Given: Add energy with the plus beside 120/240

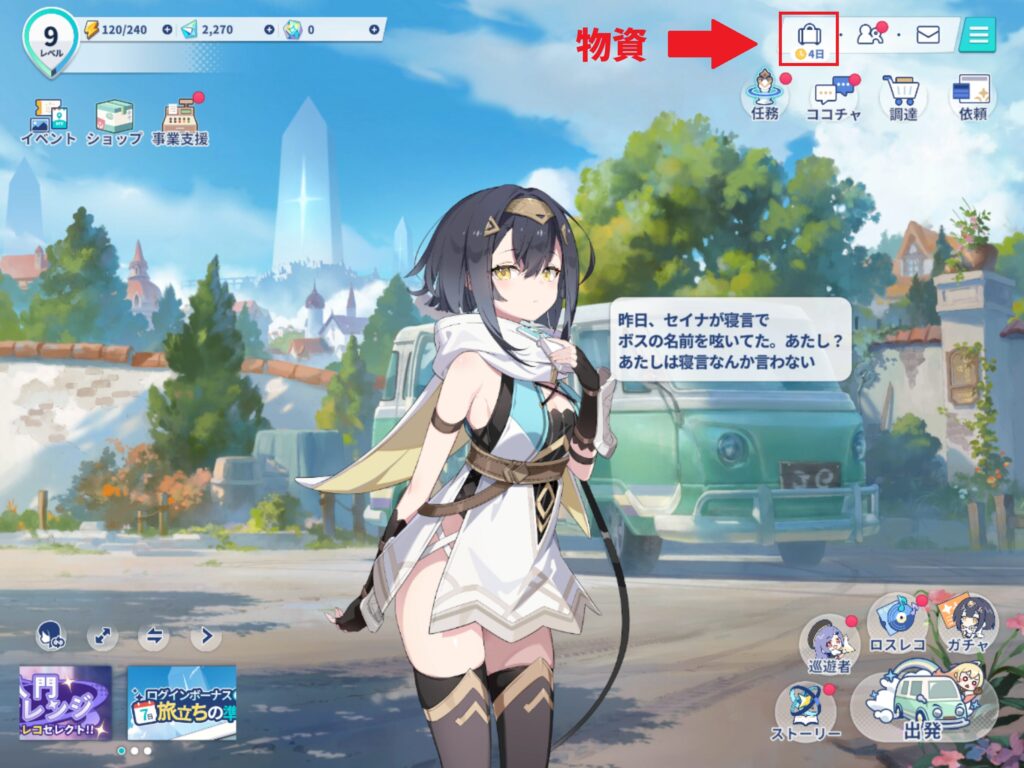Looking at the screenshot, I should pyautogui.click(x=166, y=30).
